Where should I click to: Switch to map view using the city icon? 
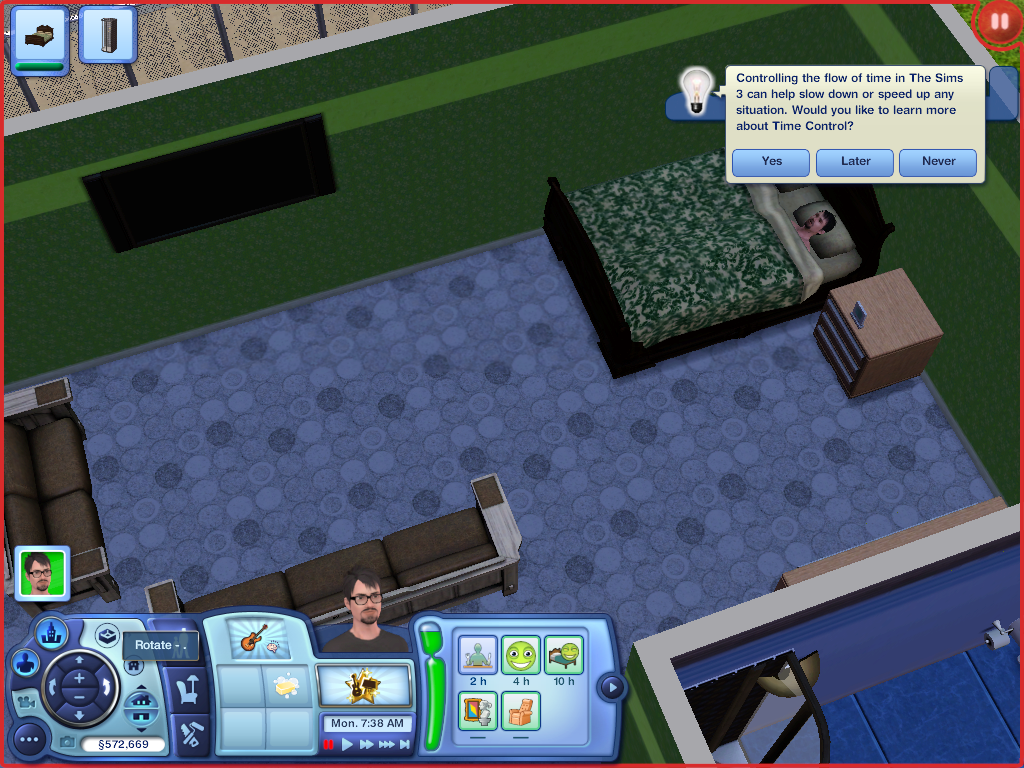tap(51, 632)
